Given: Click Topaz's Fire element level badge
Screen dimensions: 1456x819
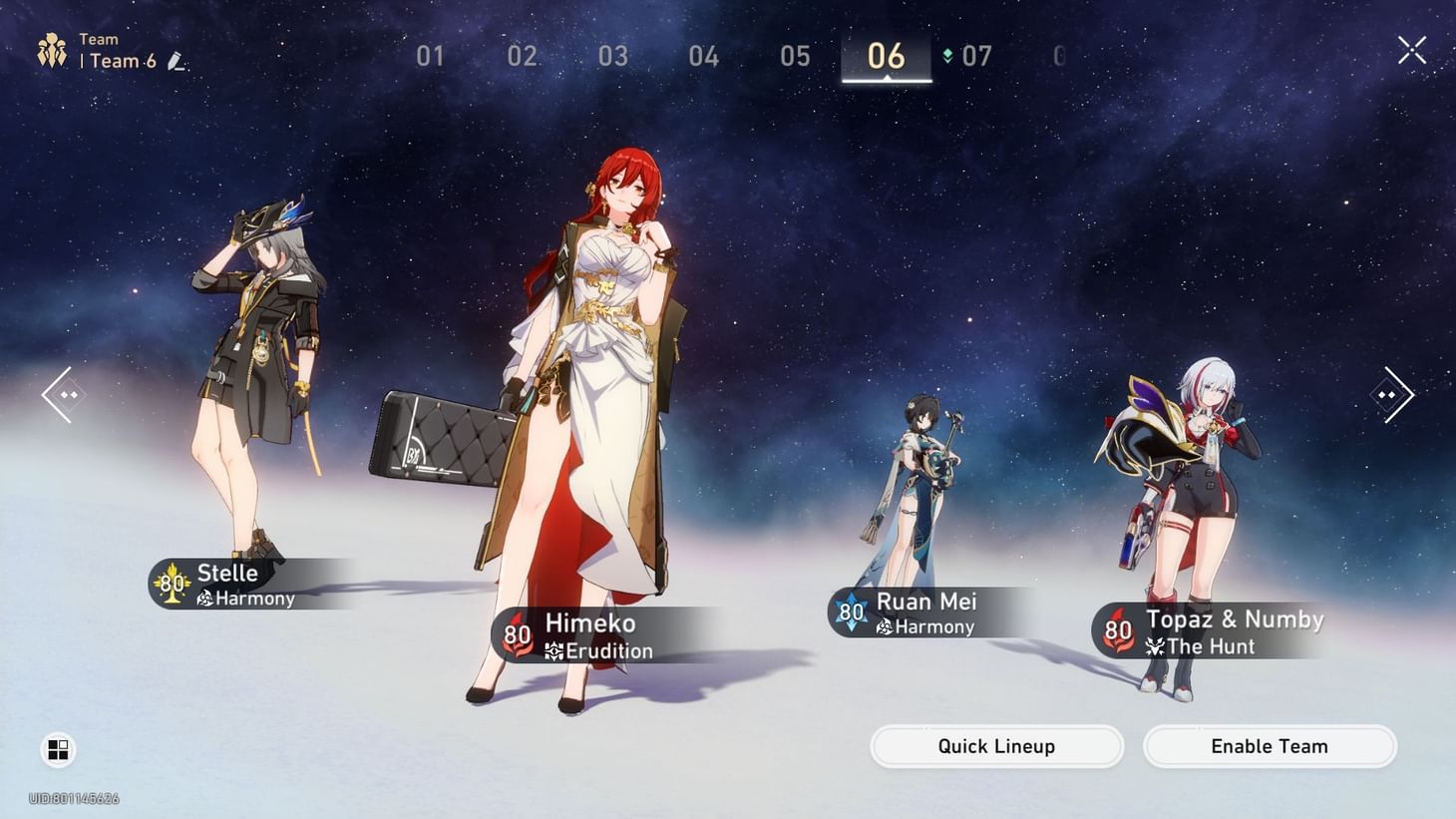Looking at the screenshot, I should coord(1116,631).
